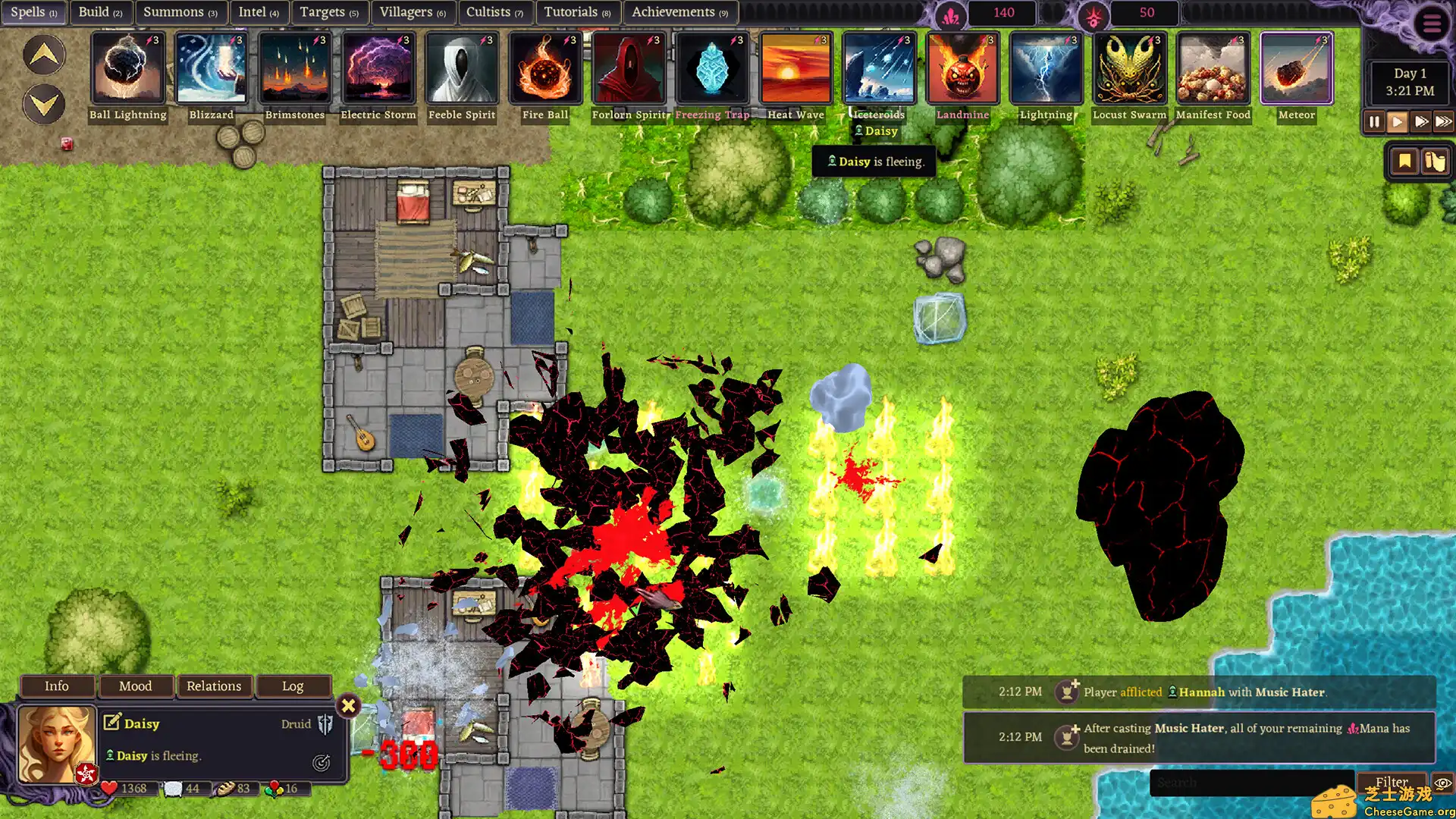Switch to the Summons tab
1456x819 pixels.
point(180,12)
